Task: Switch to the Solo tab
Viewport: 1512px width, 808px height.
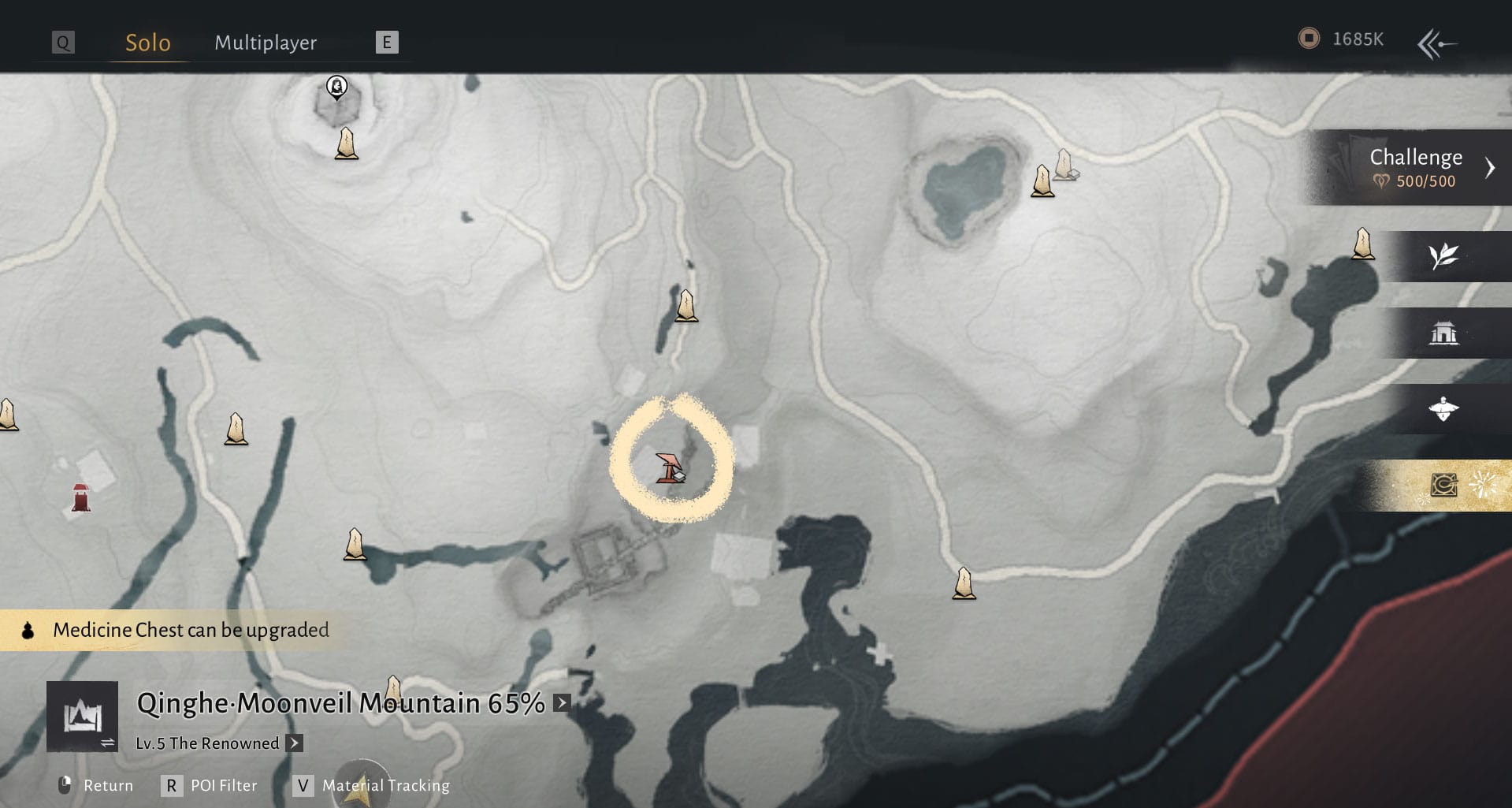Action: pyautogui.click(x=148, y=43)
